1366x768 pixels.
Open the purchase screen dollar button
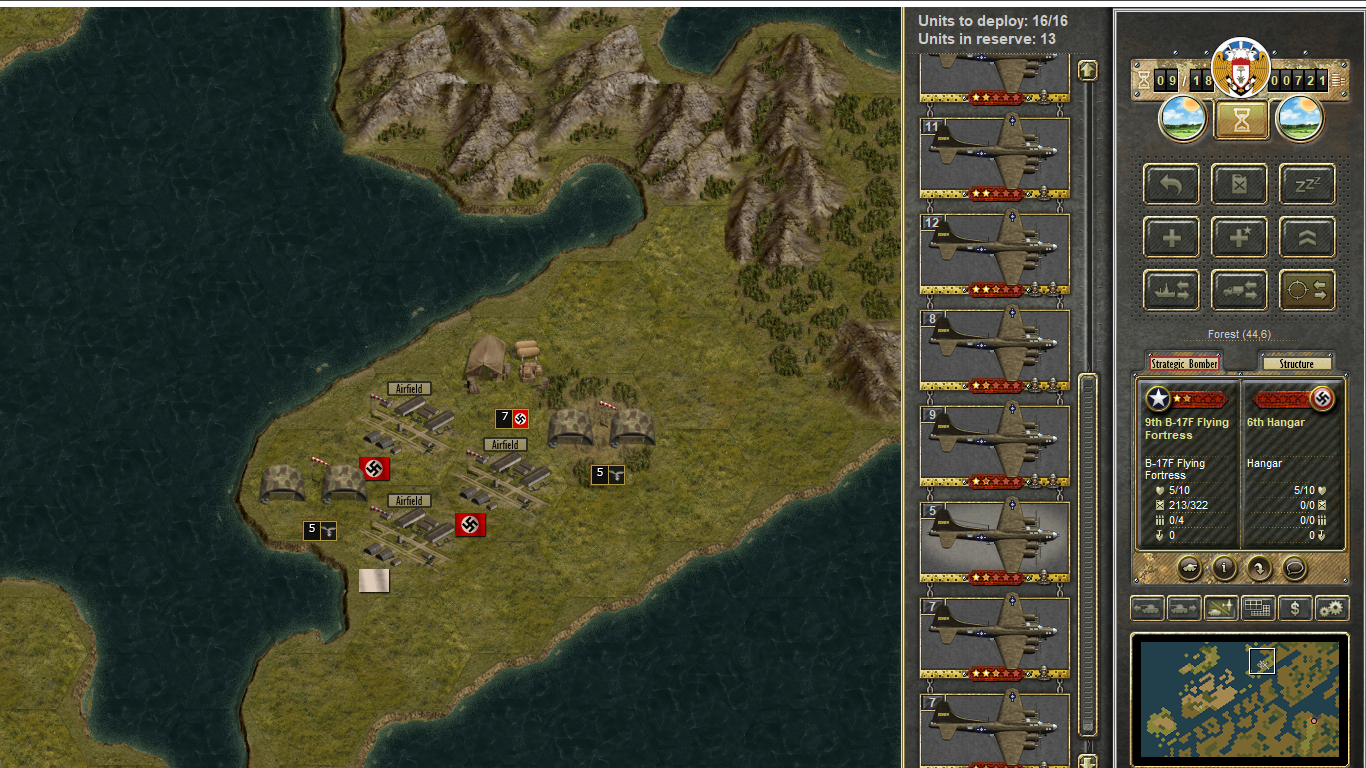point(1295,608)
